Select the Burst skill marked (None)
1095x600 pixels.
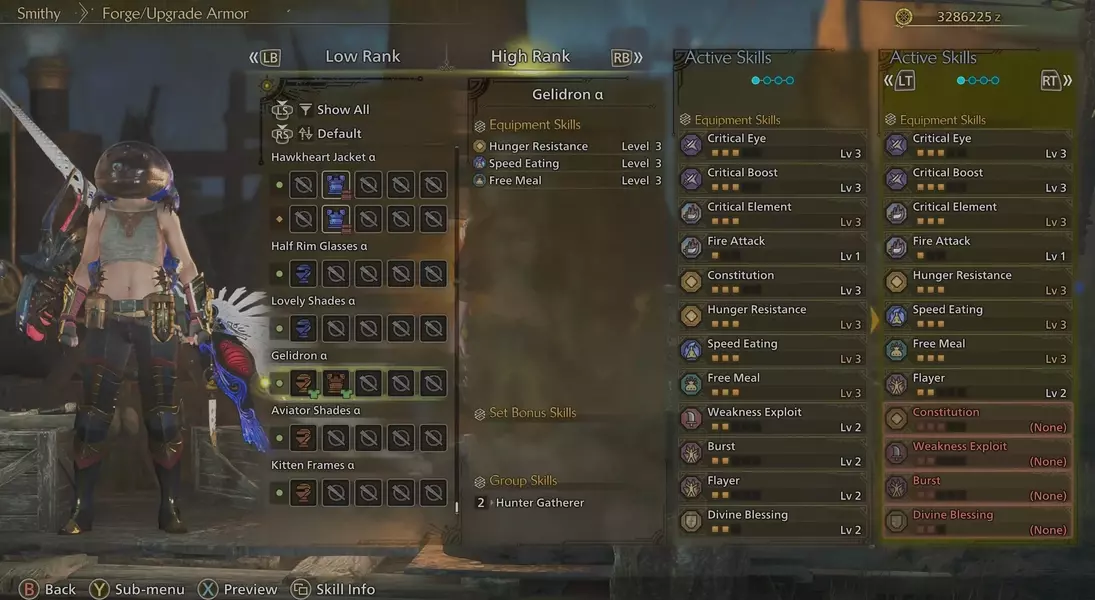[977, 487]
